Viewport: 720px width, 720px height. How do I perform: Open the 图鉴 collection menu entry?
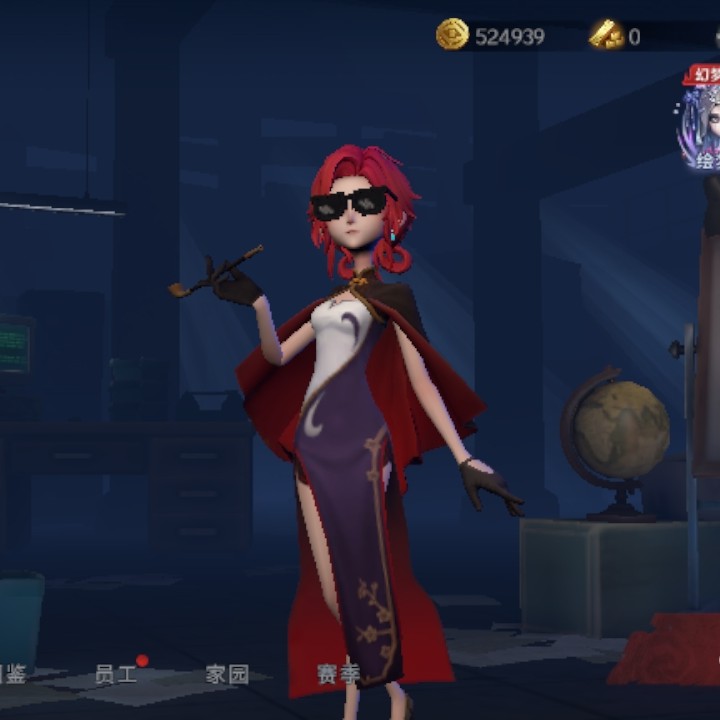12,674
